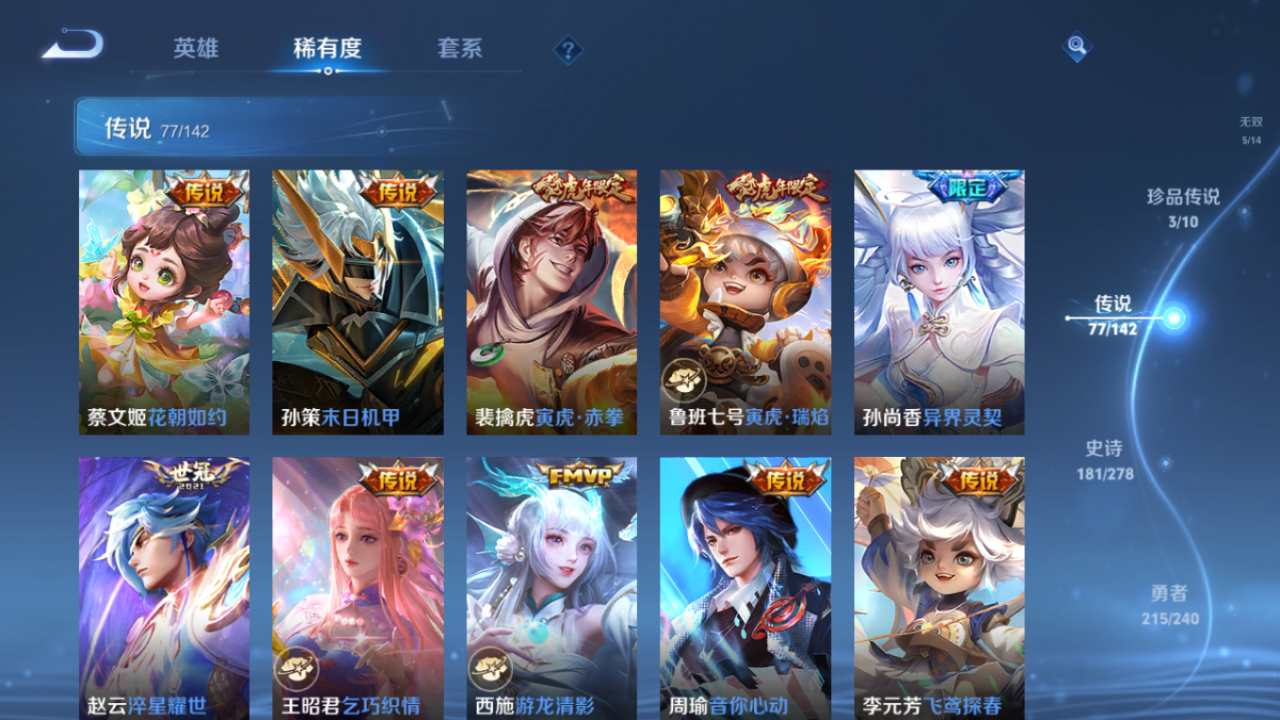Switch to the 套系 tab

(460, 46)
